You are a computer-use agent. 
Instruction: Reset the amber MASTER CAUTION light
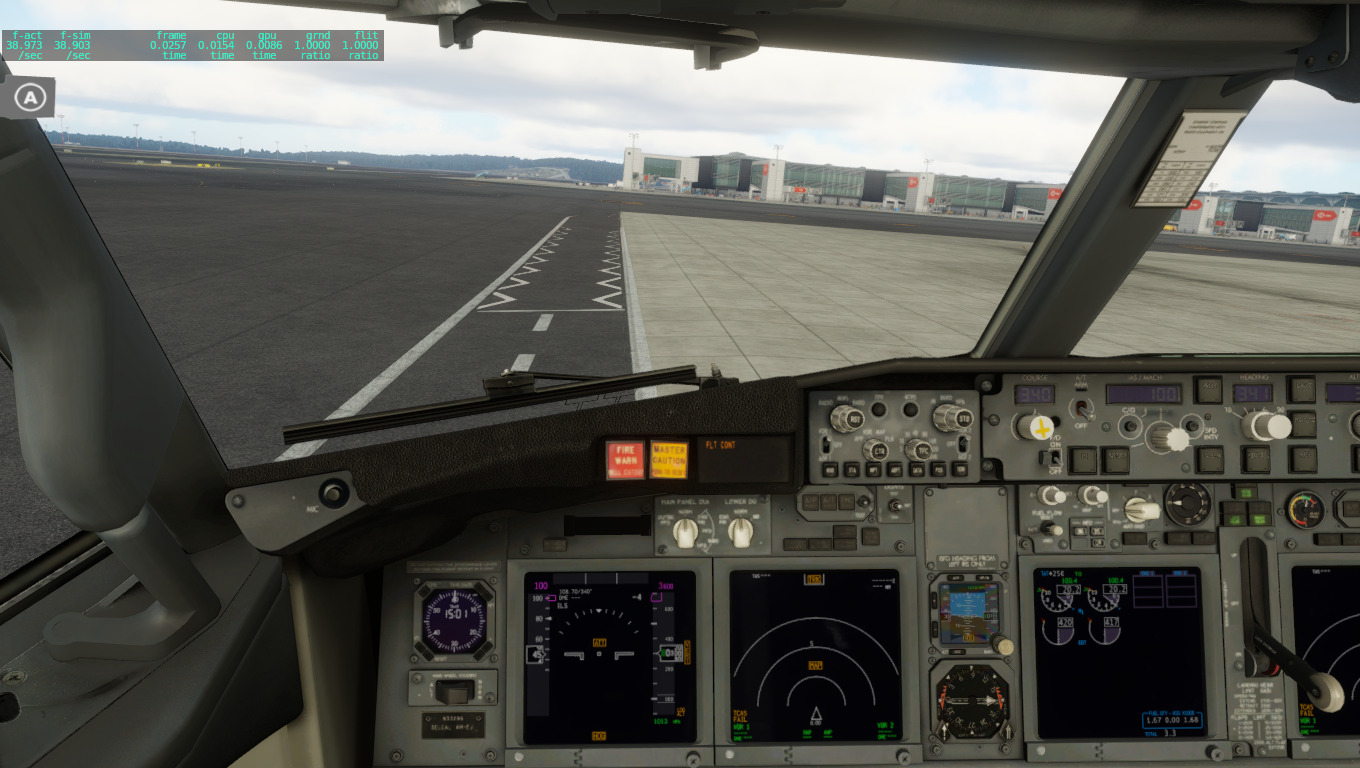click(669, 460)
